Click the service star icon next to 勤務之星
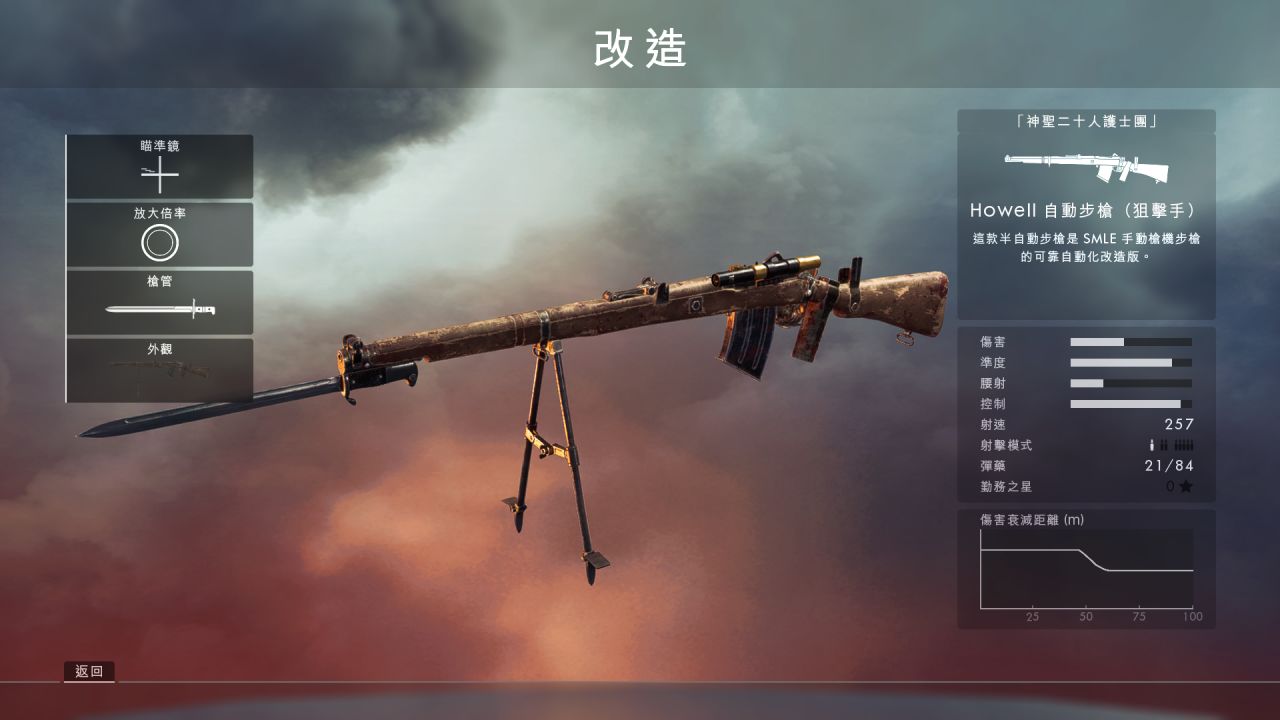Screen dimensions: 1280x720 pyautogui.click(x=1185, y=487)
